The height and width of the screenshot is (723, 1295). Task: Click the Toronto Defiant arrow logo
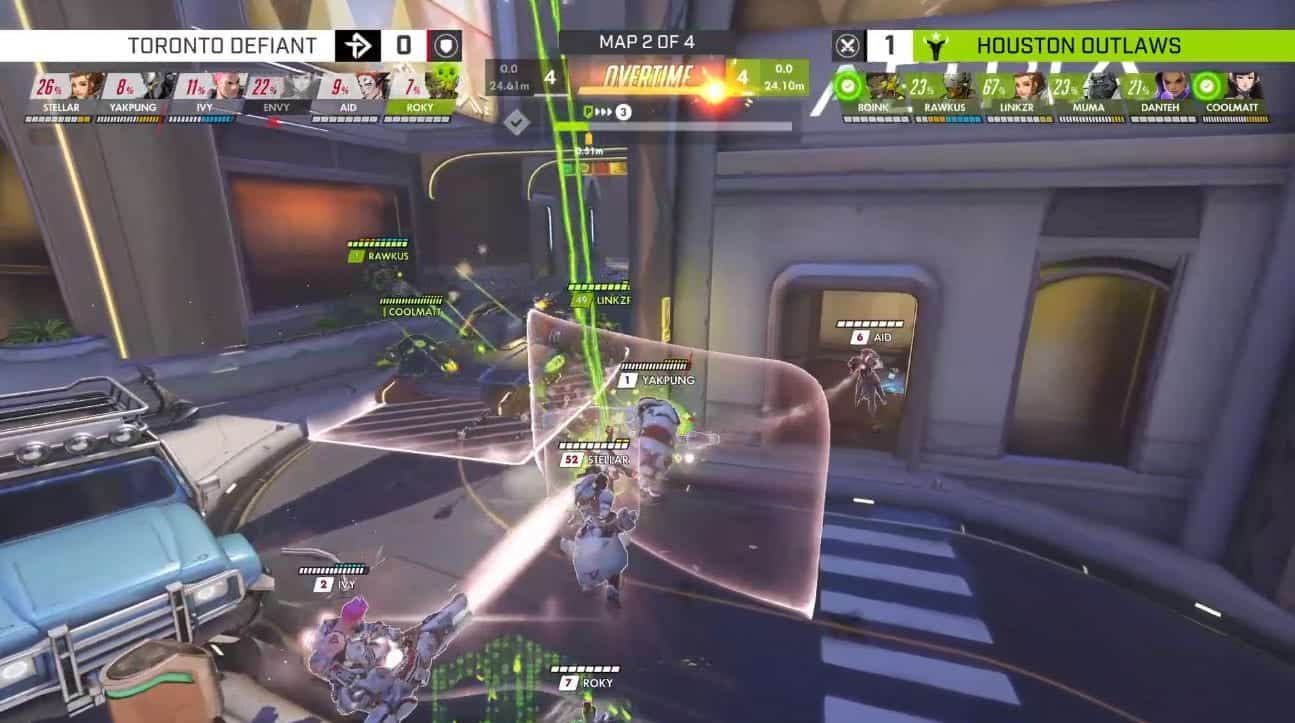pyautogui.click(x=358, y=45)
